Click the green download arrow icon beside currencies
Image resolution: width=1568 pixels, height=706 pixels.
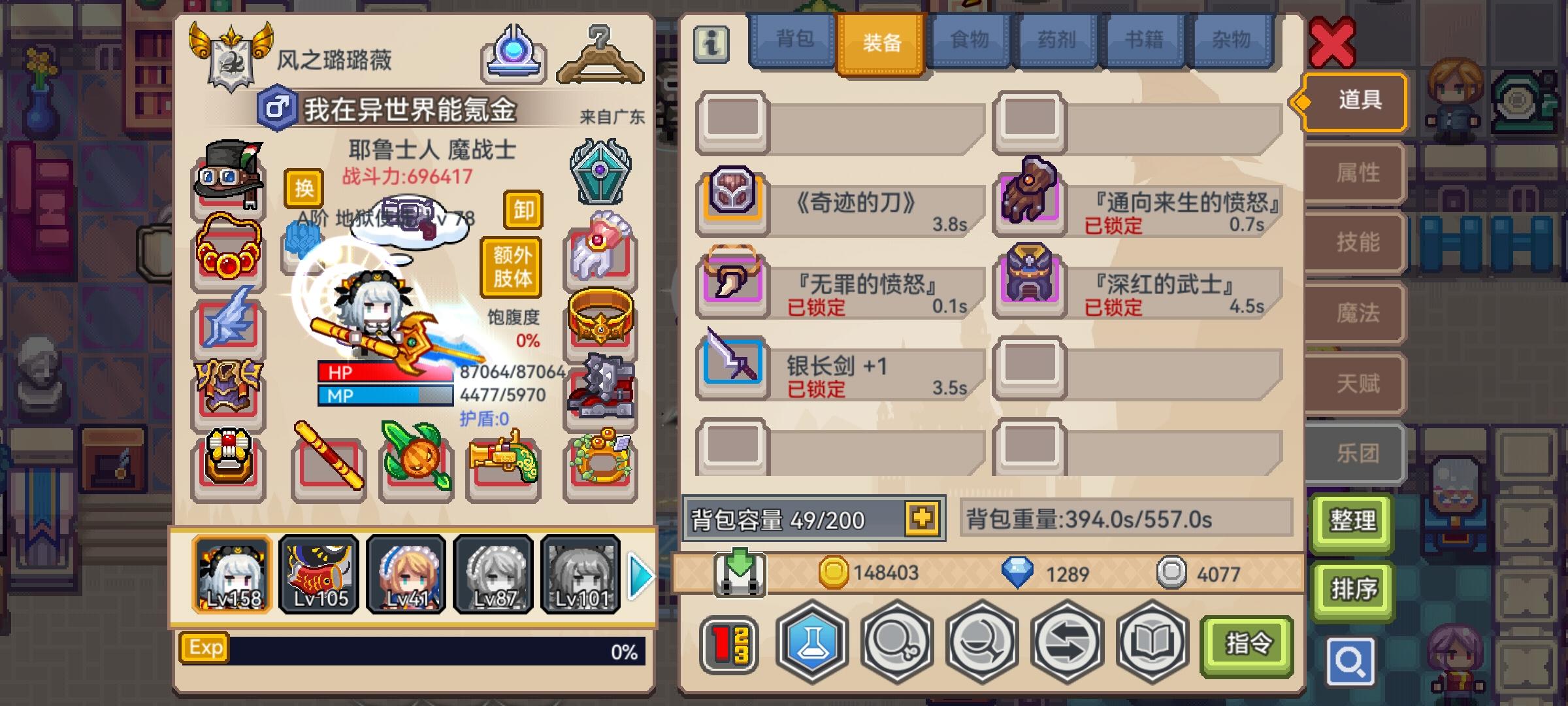(x=742, y=575)
